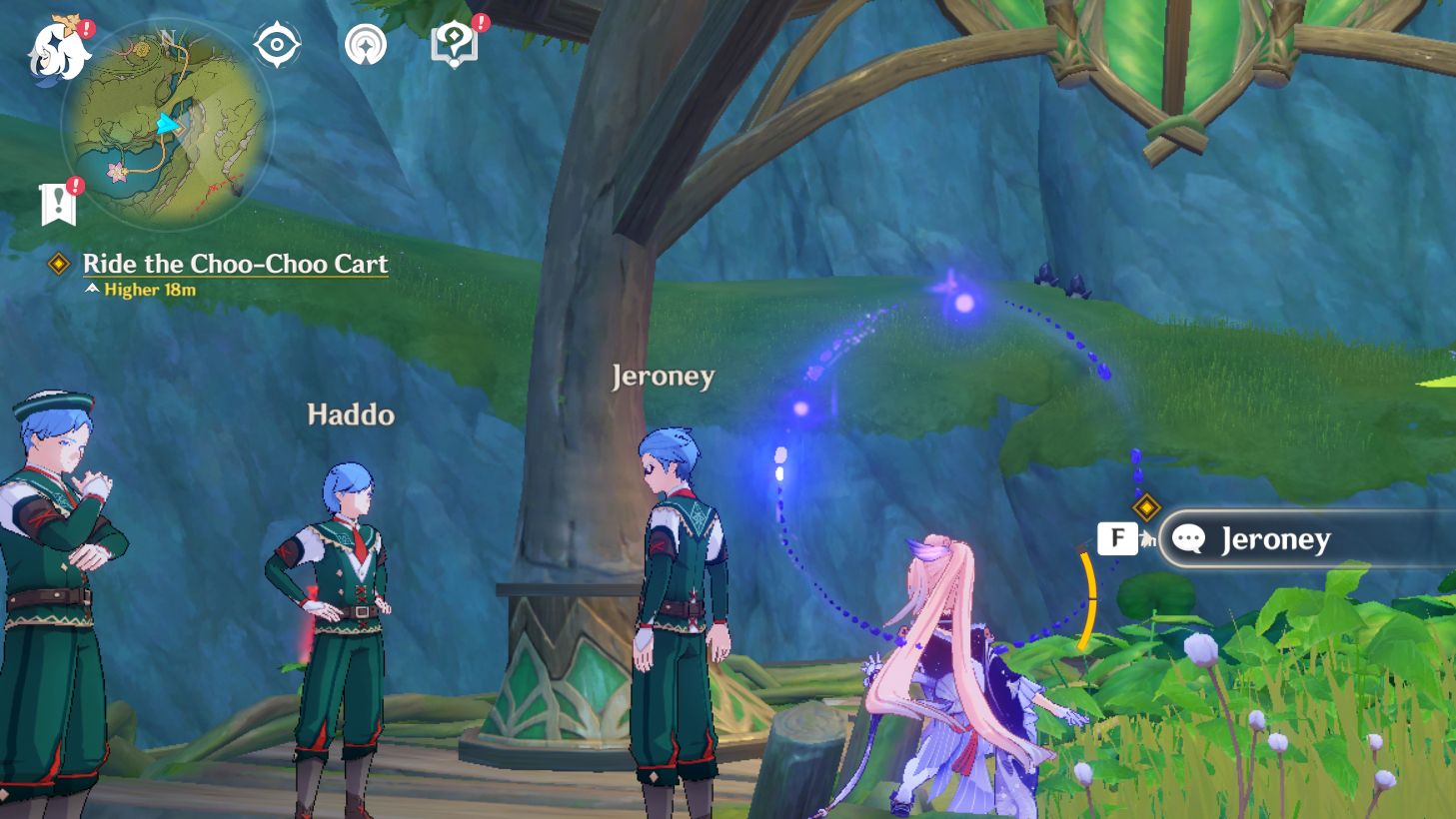Select the Elemental Sight eye icon
This screenshot has width=1456, height=819.
pyautogui.click(x=277, y=43)
